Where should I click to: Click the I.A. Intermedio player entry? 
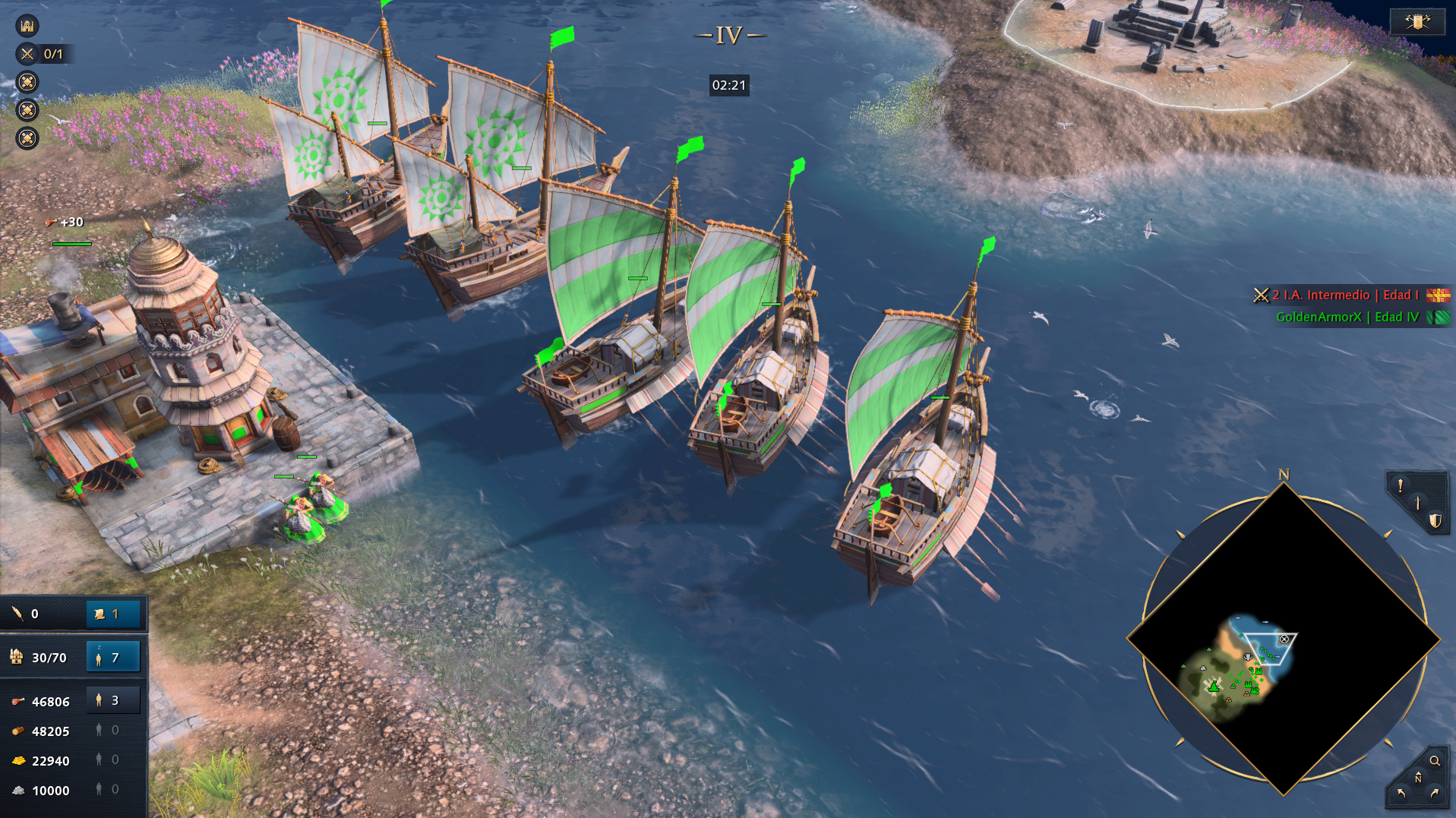(1344, 295)
